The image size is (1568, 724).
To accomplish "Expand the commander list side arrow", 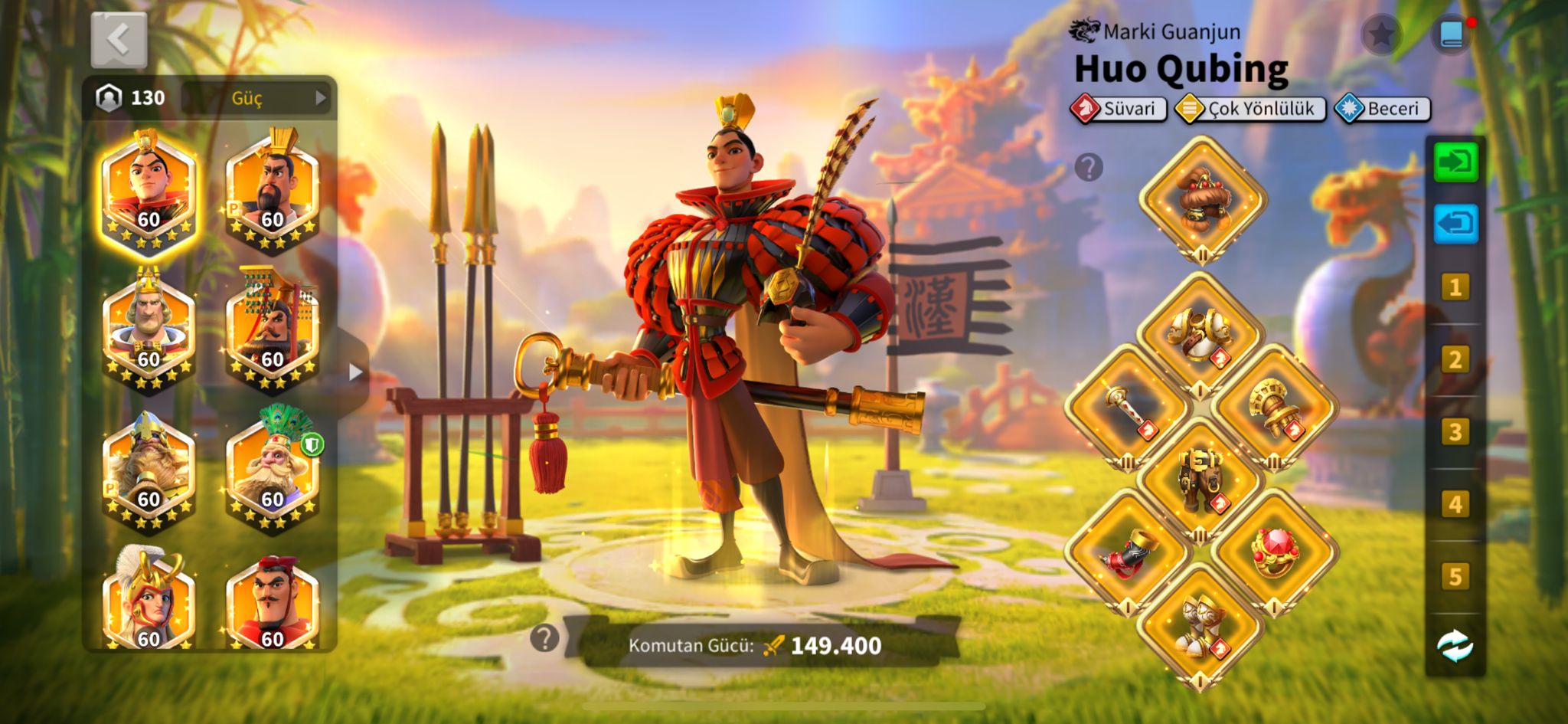I will point(354,372).
